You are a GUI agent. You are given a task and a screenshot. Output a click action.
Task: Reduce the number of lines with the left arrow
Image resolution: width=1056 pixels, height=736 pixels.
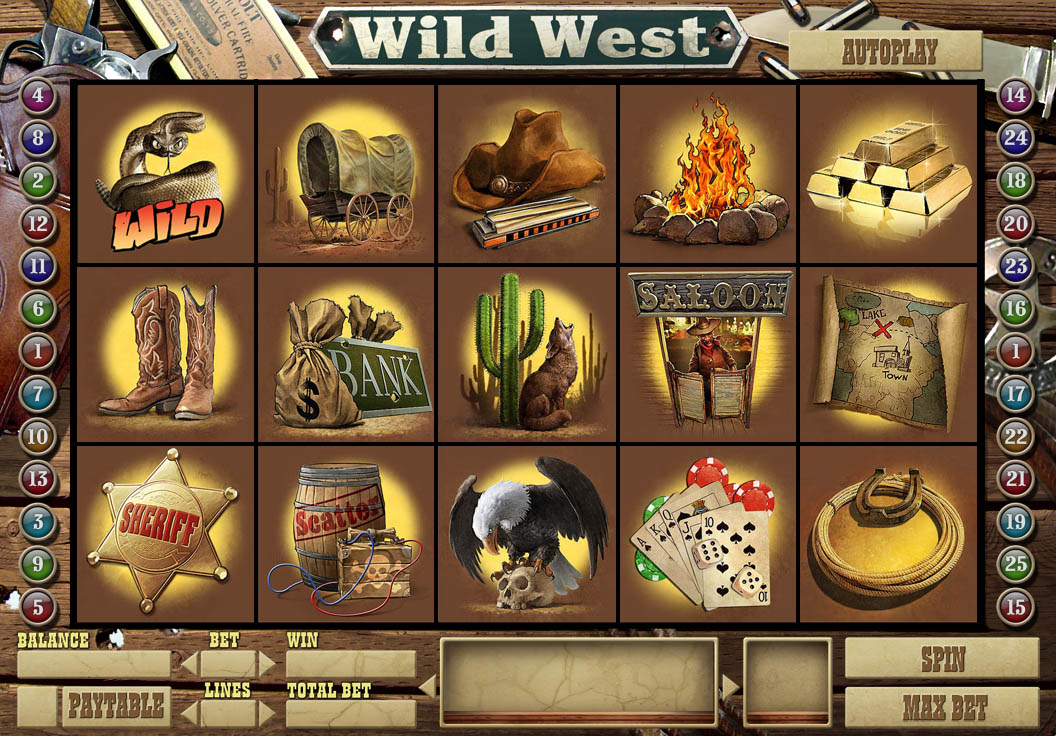coord(188,713)
